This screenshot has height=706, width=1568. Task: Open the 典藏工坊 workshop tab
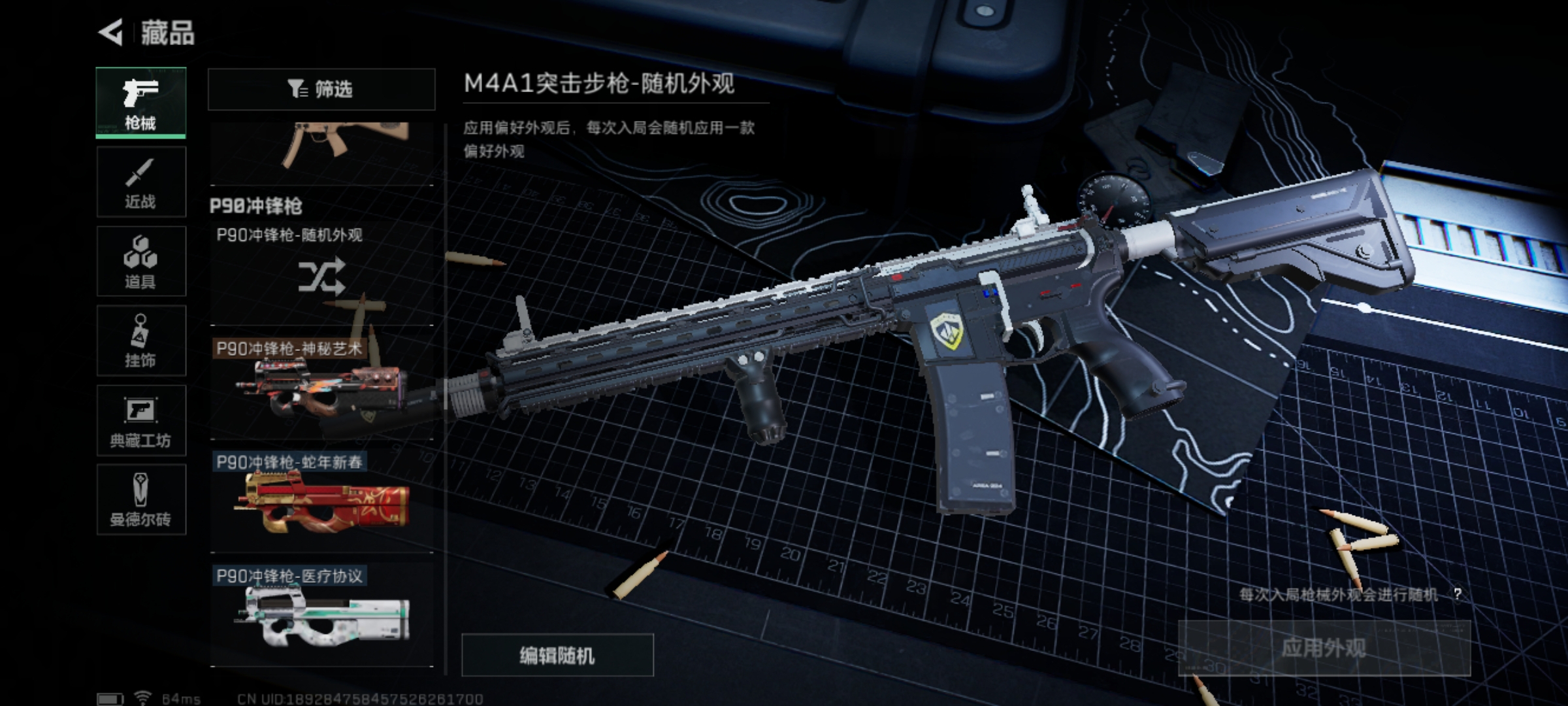pos(141,420)
